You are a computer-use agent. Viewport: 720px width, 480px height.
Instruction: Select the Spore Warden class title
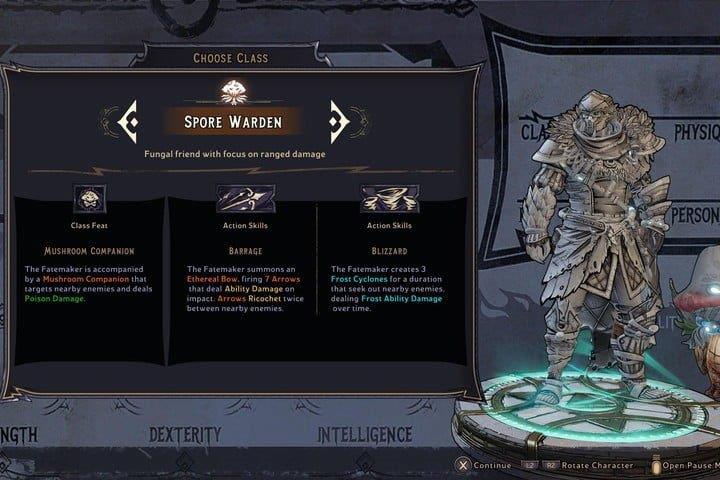pos(235,123)
